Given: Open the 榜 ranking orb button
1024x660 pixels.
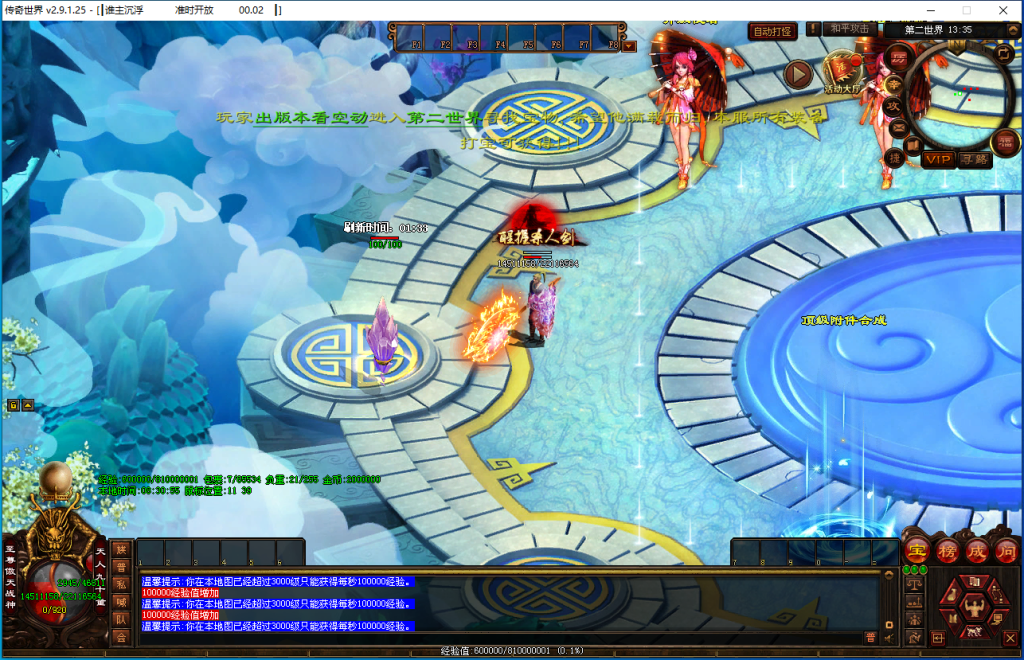Looking at the screenshot, I should click(x=946, y=550).
